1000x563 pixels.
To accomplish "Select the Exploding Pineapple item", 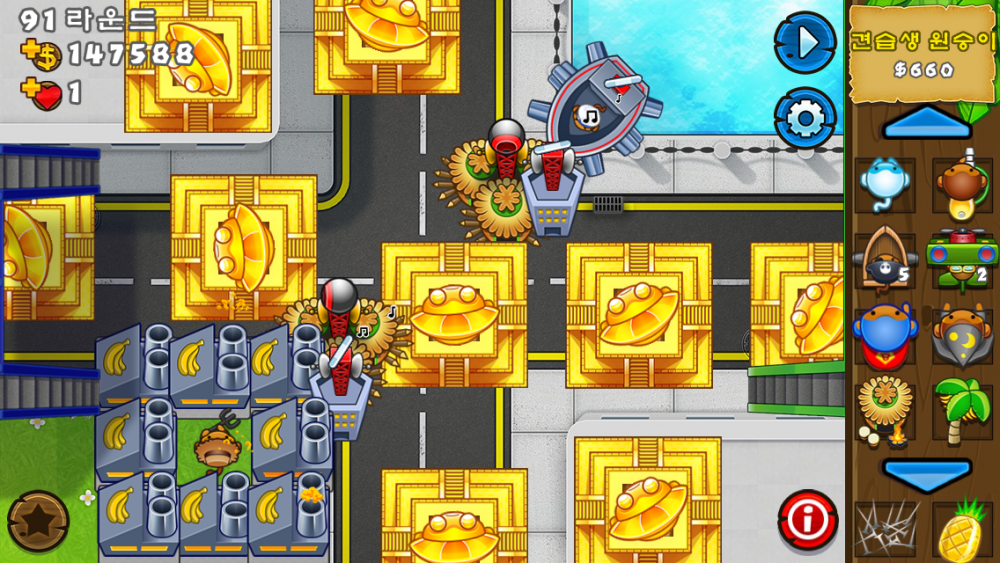I will tap(962, 530).
